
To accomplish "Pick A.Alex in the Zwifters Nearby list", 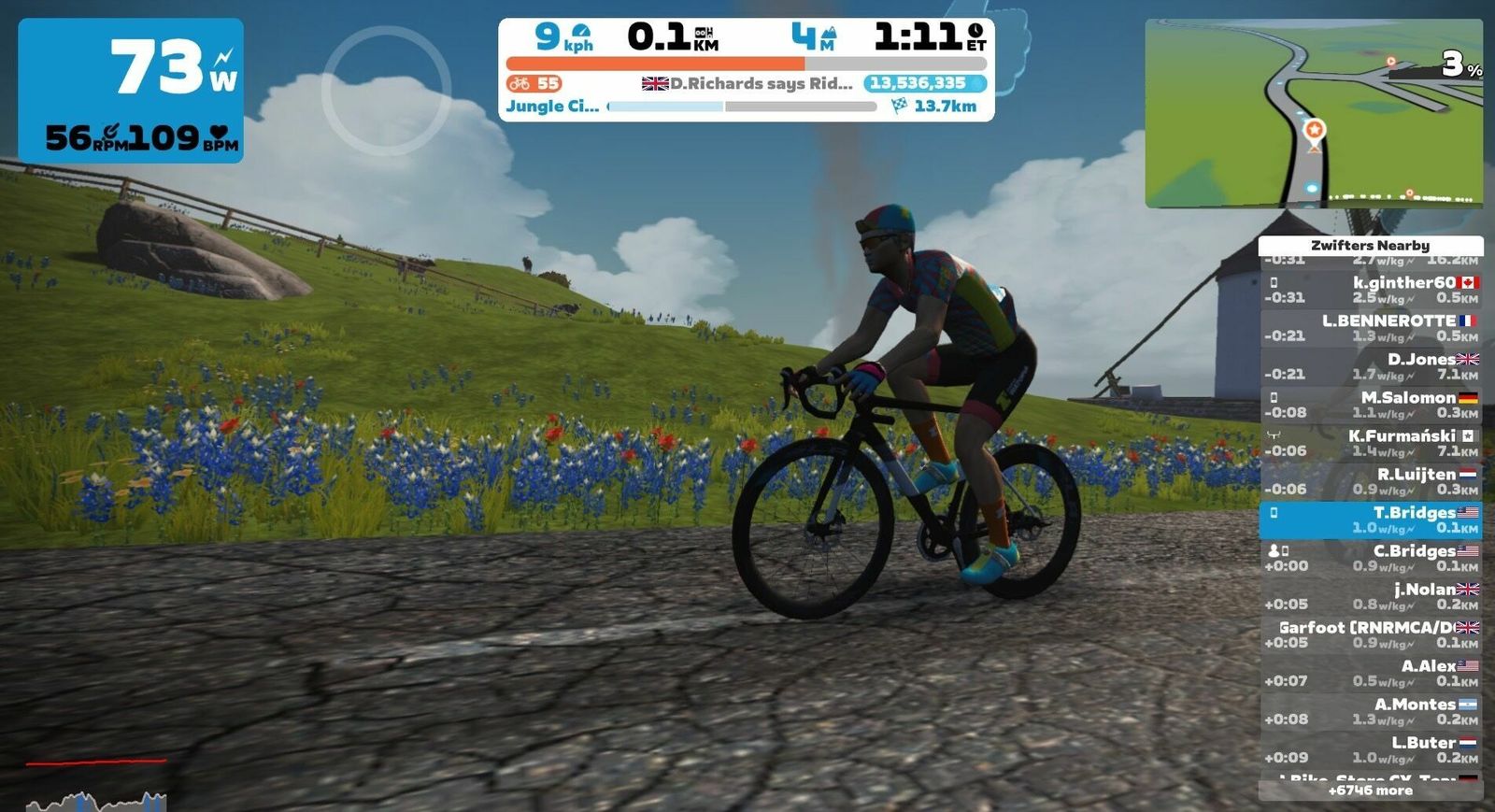I will coord(1371,673).
